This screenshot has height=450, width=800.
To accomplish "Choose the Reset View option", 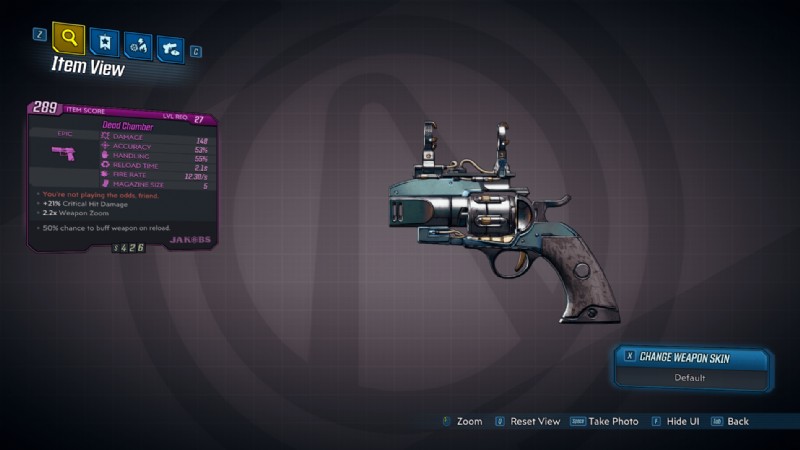I will 532,421.
